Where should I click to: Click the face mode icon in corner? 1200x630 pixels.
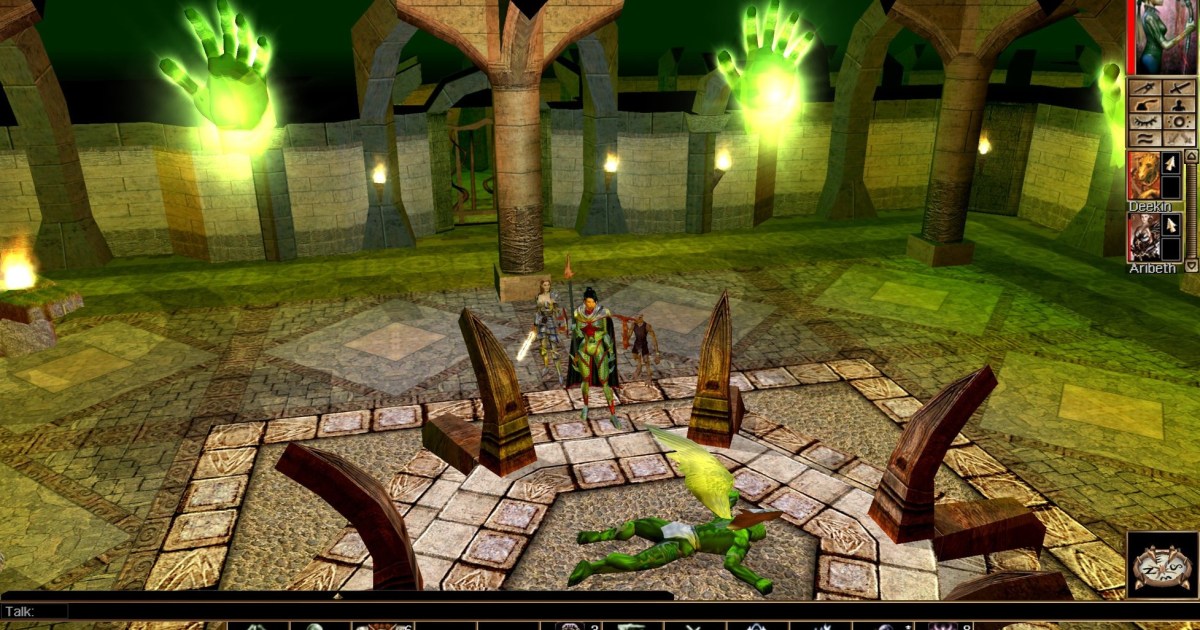(x=1162, y=565)
